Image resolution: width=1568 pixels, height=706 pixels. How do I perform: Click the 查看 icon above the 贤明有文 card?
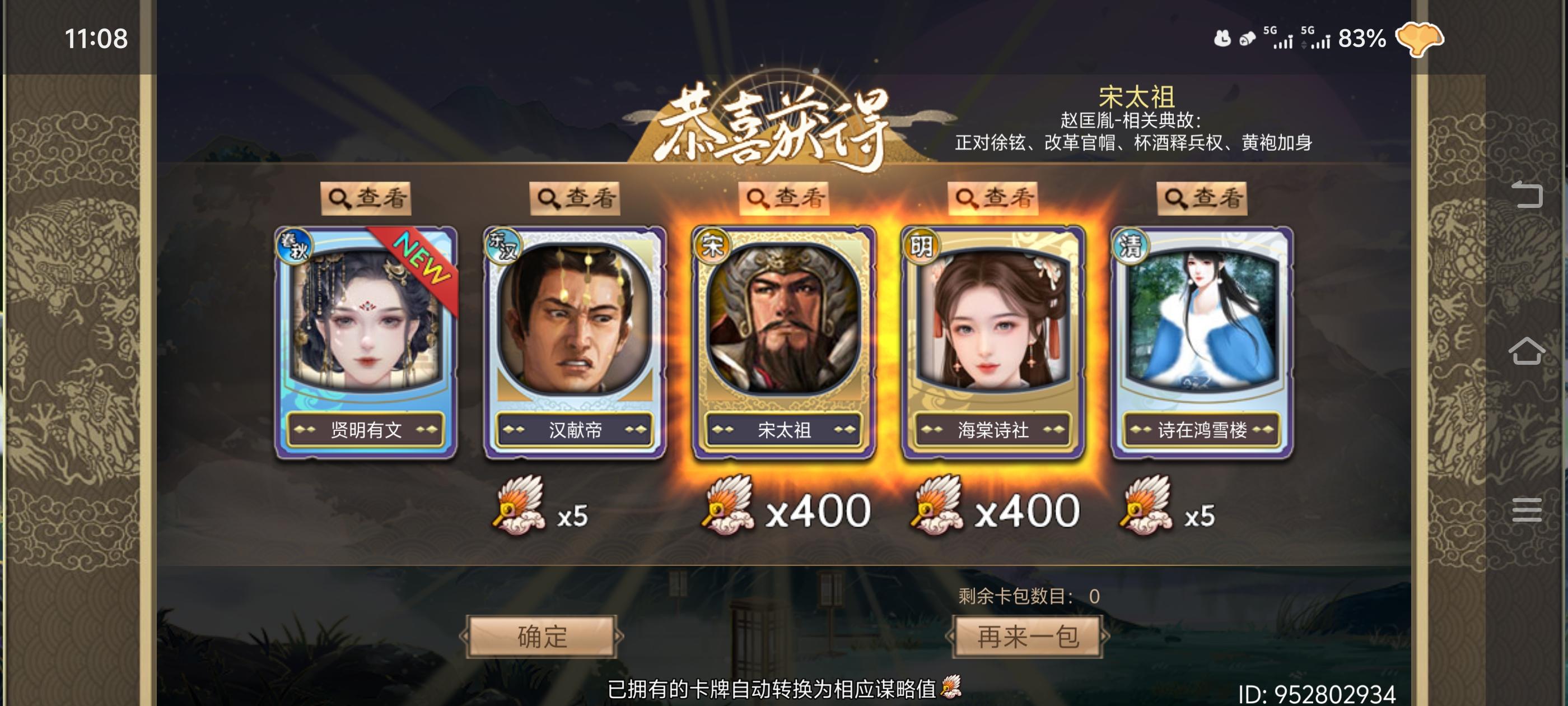367,198
